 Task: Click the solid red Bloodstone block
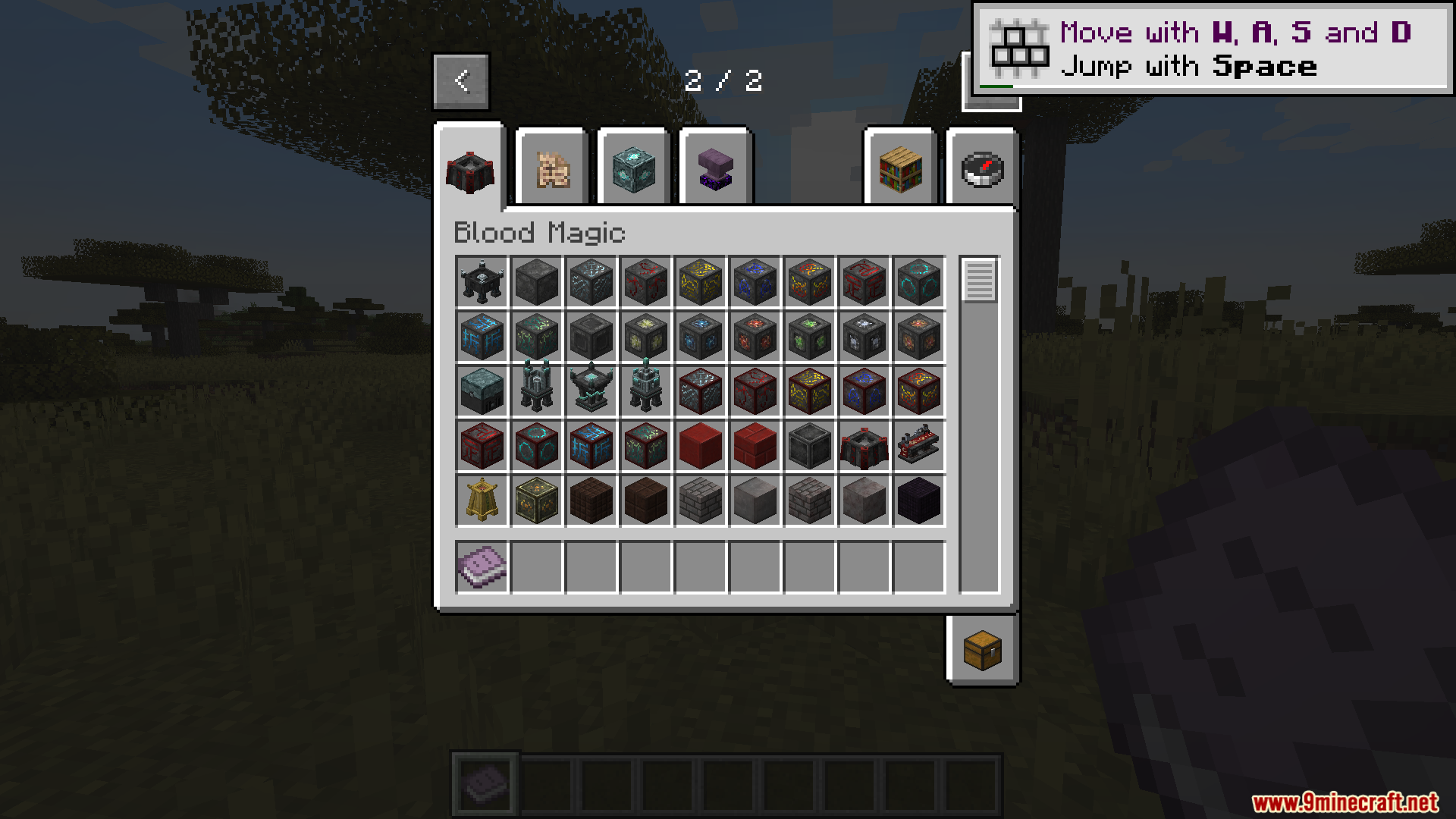[x=699, y=446]
